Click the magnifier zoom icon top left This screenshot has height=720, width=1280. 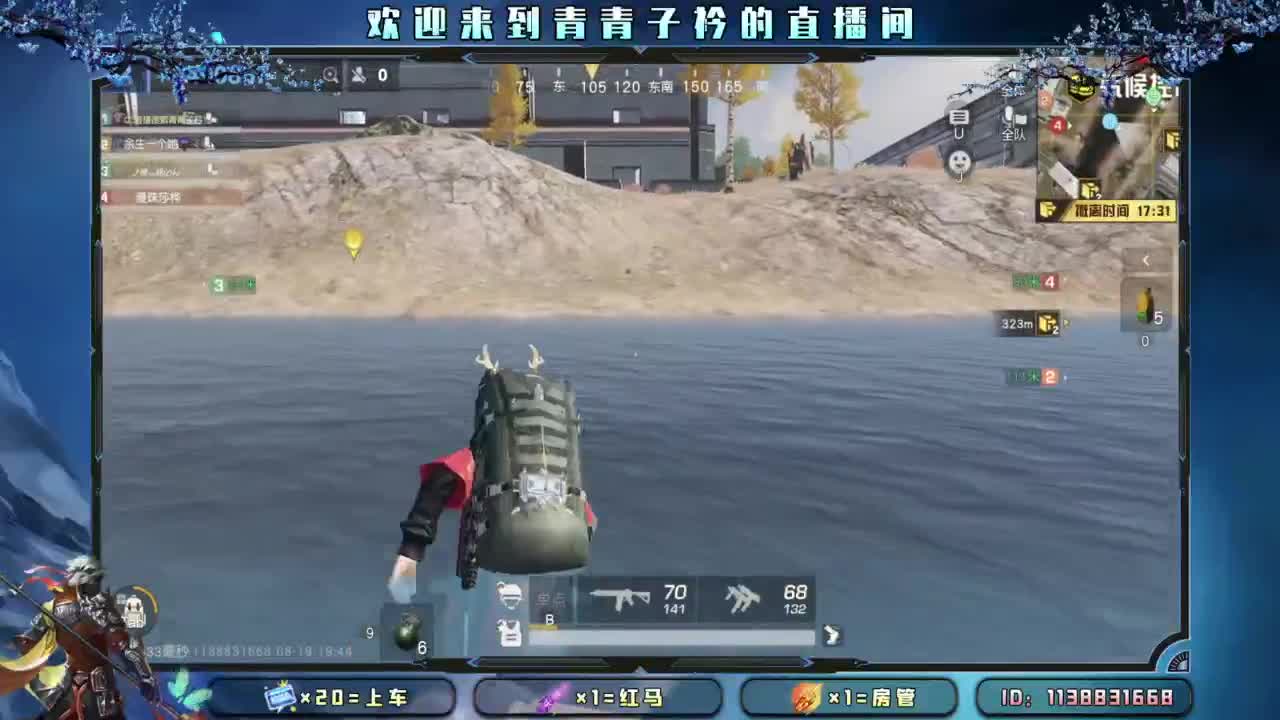tap(330, 74)
